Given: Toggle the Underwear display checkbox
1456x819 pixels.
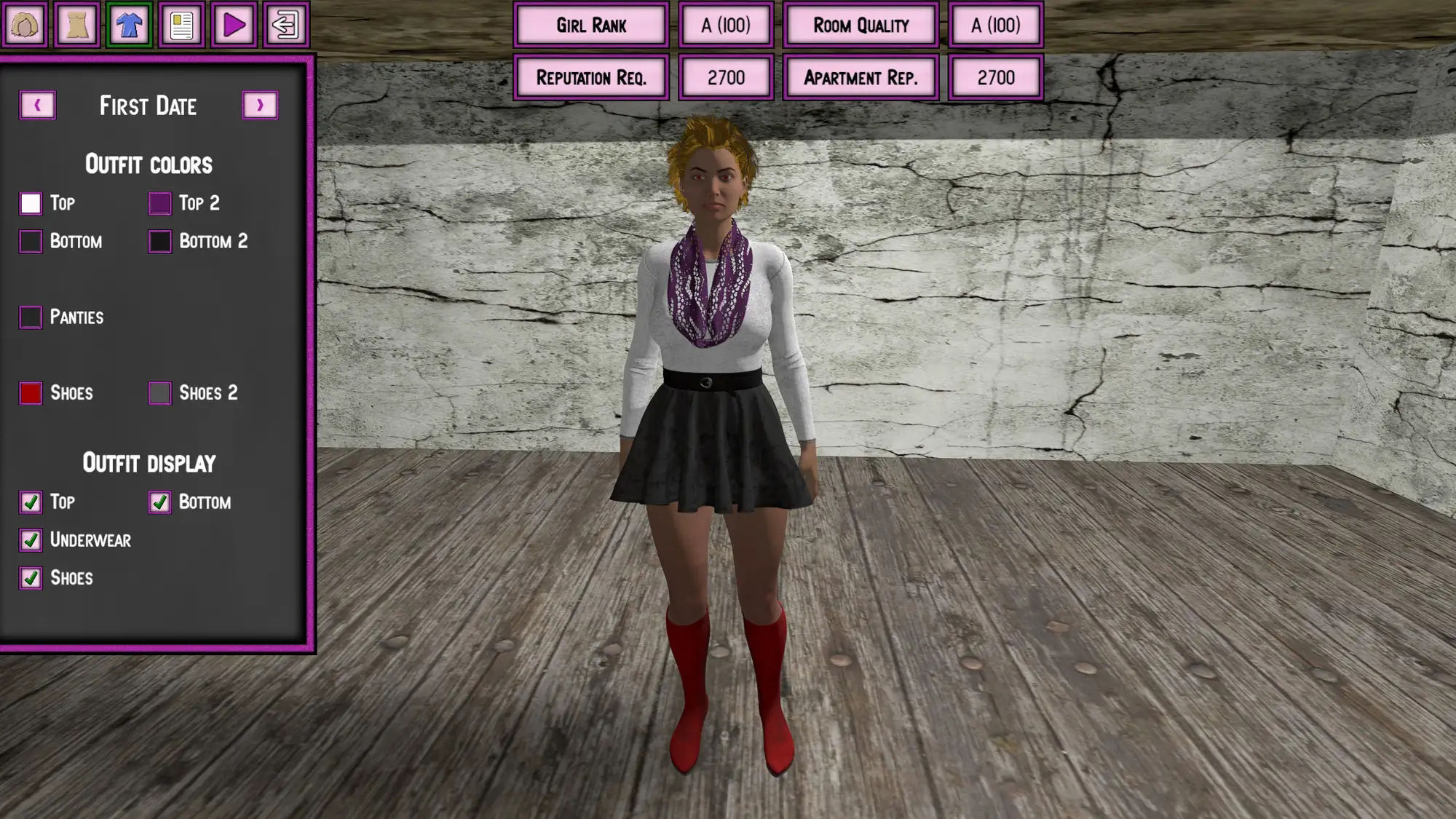Looking at the screenshot, I should point(31,540).
